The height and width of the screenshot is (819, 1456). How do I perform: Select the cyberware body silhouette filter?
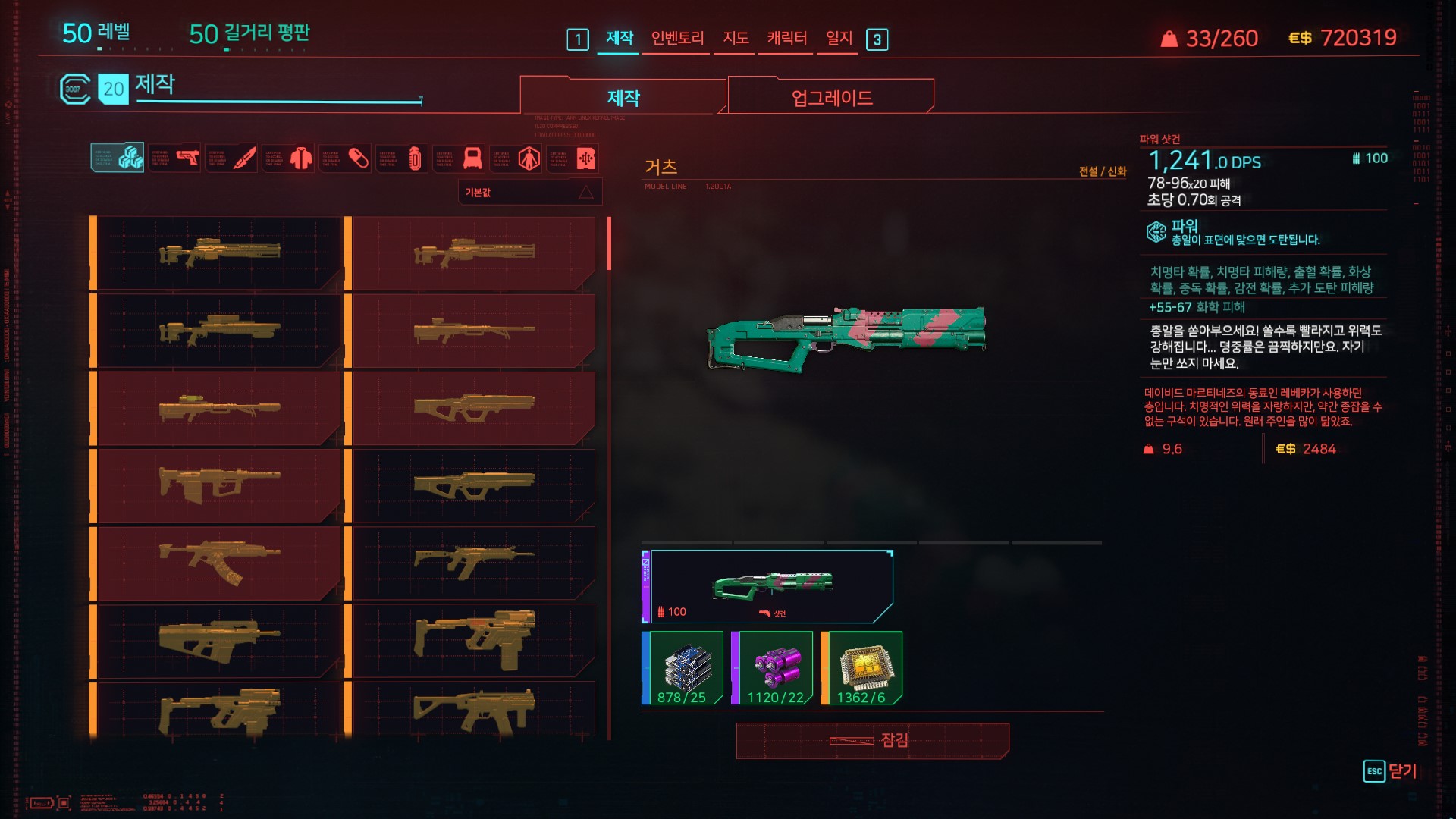(516, 158)
